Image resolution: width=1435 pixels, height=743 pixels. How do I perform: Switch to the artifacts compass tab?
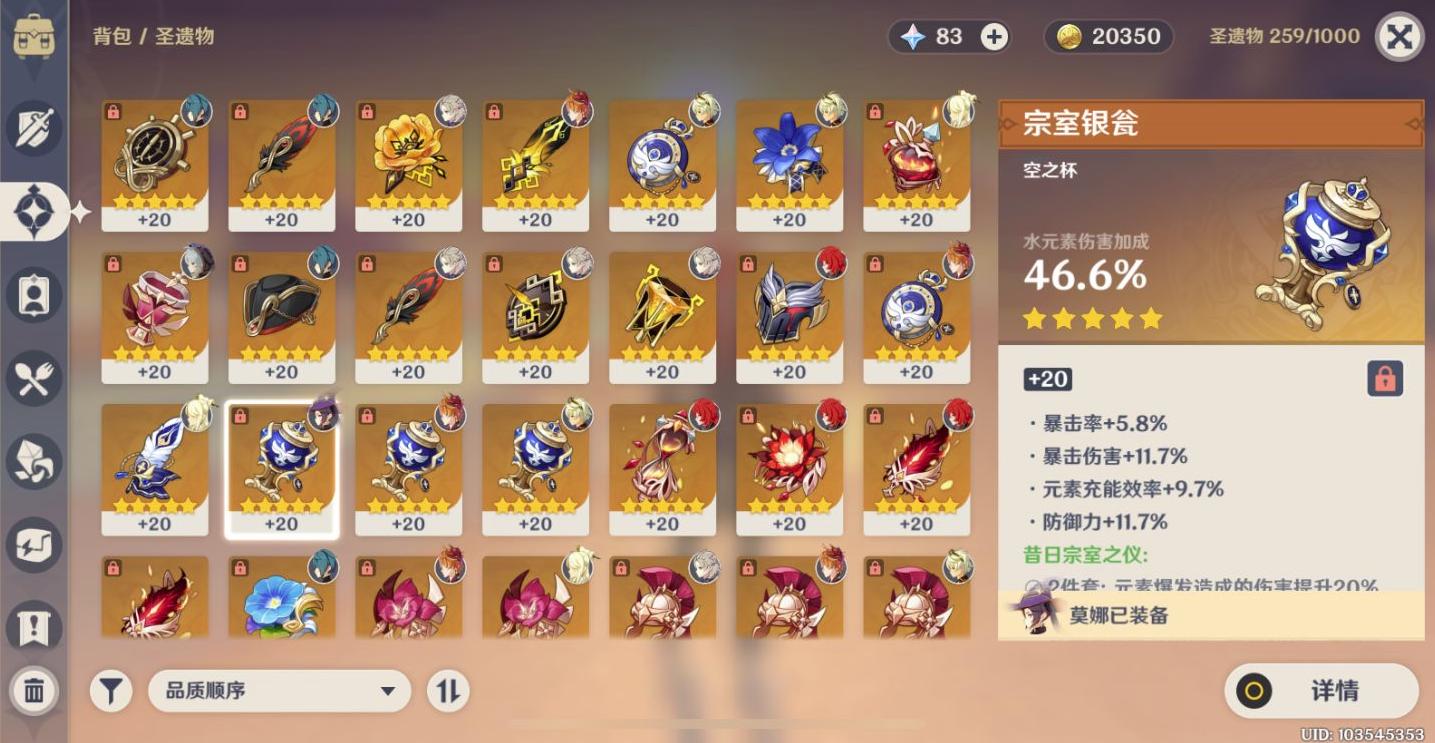33,210
